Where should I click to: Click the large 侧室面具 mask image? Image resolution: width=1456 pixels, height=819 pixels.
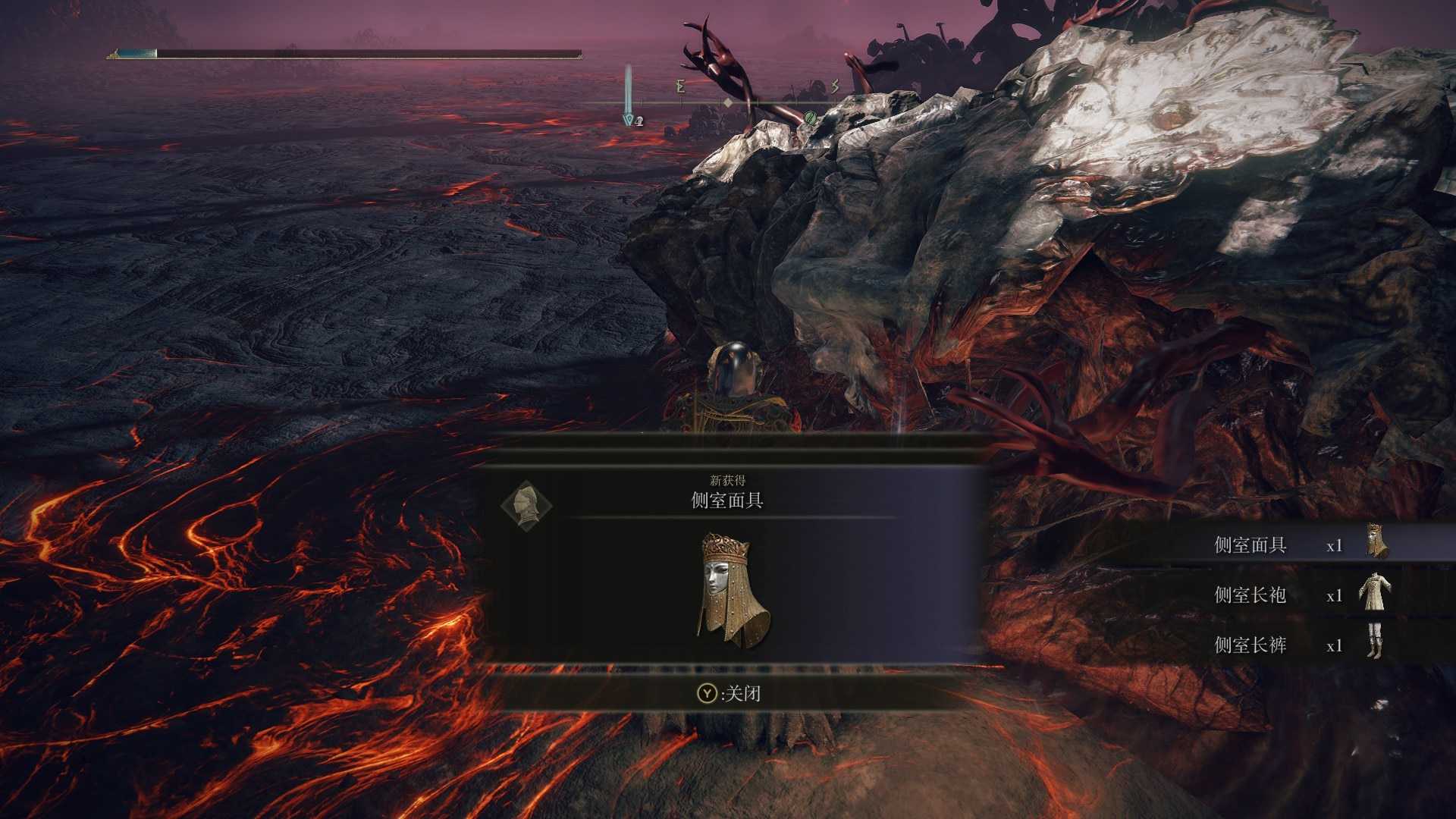point(732,591)
